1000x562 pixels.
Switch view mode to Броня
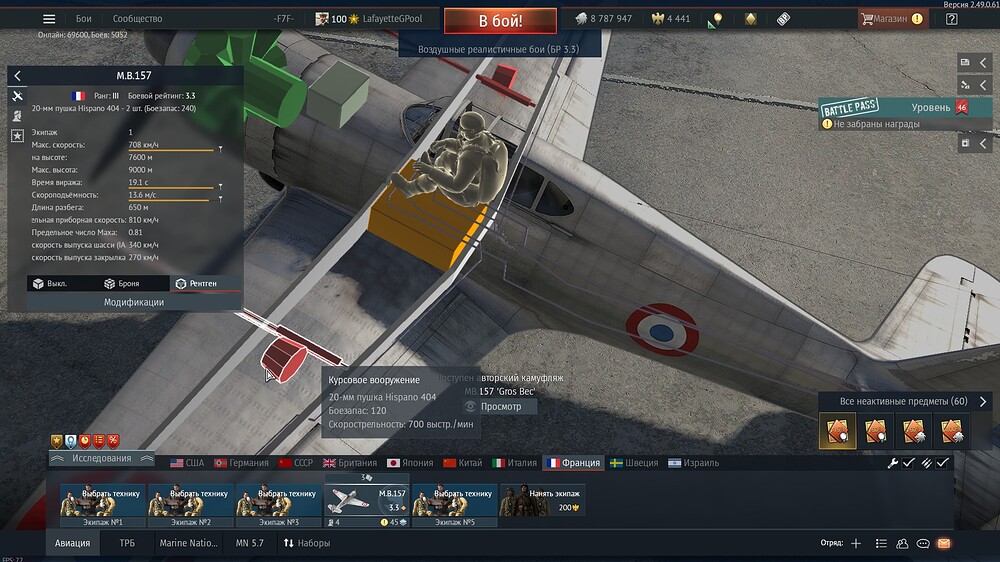[121, 283]
